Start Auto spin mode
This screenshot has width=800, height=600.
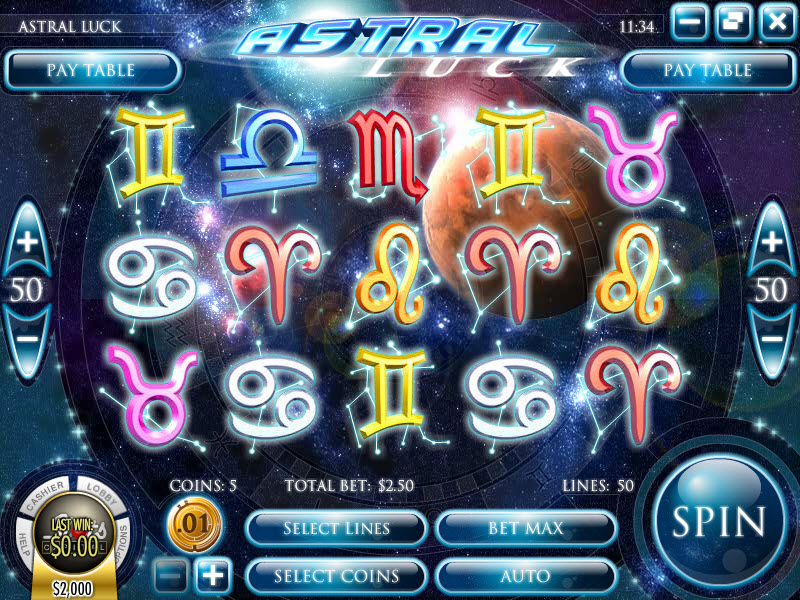pos(526,575)
